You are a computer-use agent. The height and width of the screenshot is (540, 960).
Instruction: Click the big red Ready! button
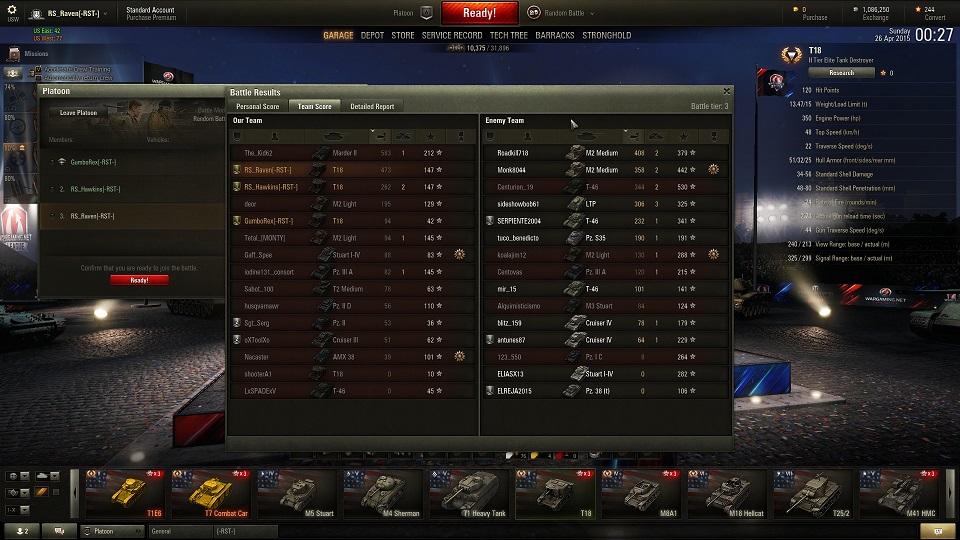[479, 13]
